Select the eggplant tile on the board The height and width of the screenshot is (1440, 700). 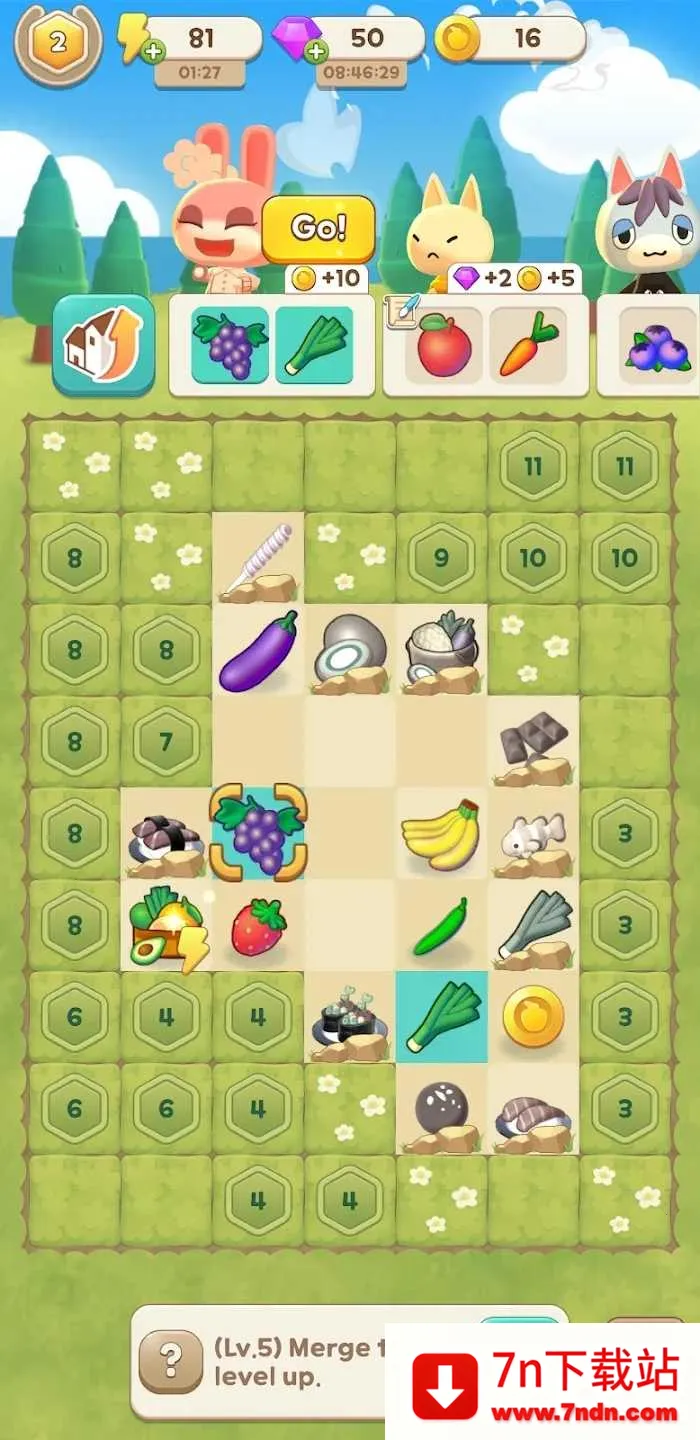coord(258,650)
